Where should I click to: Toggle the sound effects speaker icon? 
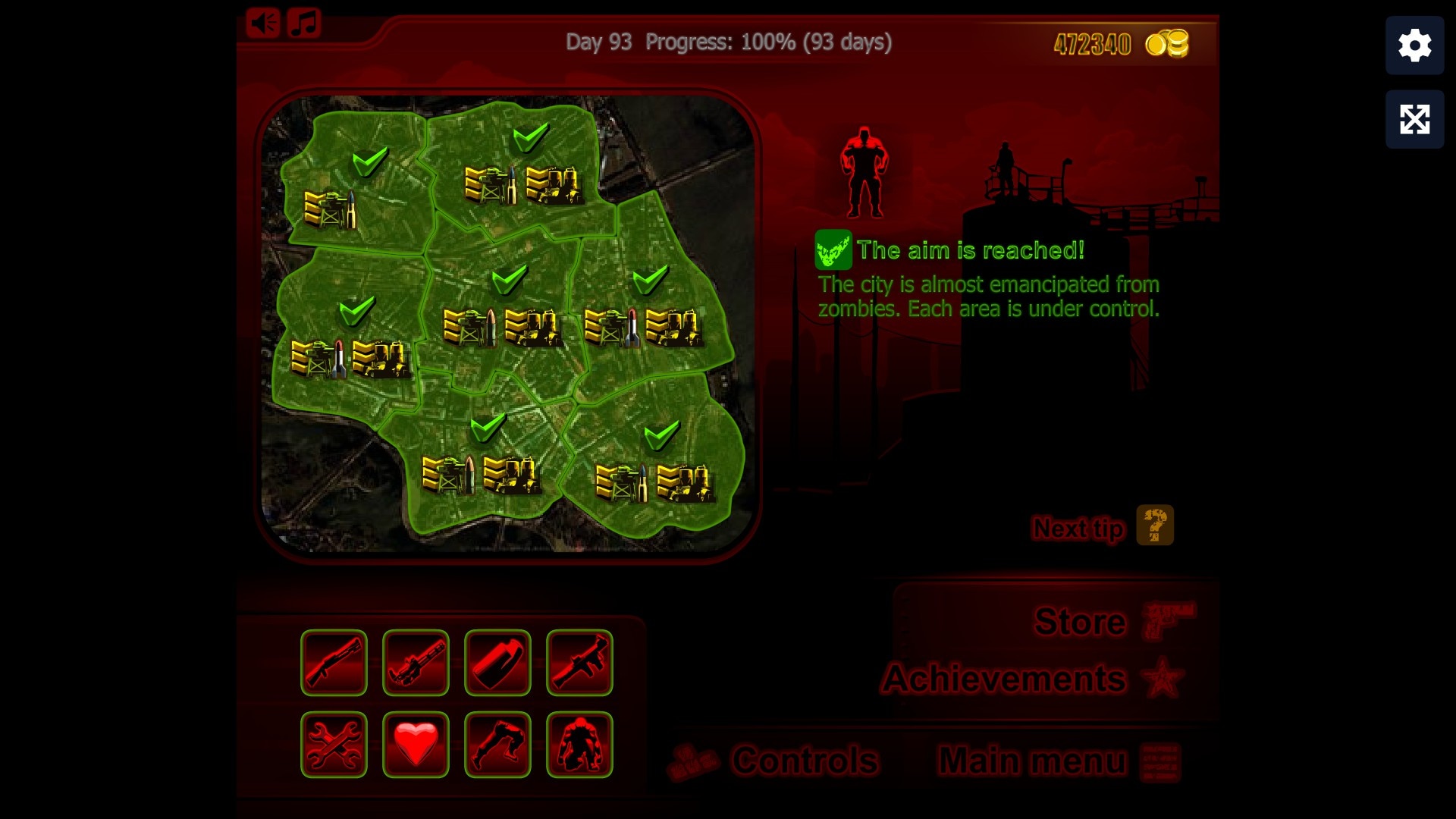[263, 24]
